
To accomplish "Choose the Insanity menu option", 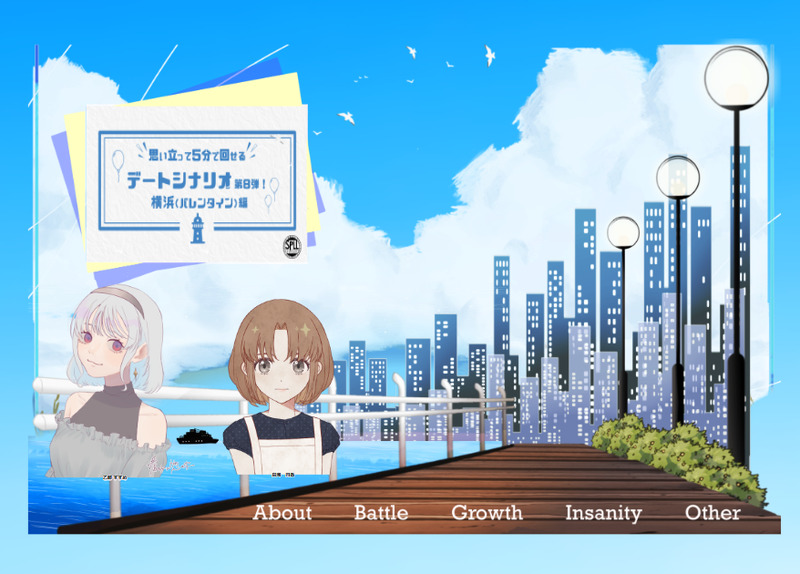I will [603, 513].
